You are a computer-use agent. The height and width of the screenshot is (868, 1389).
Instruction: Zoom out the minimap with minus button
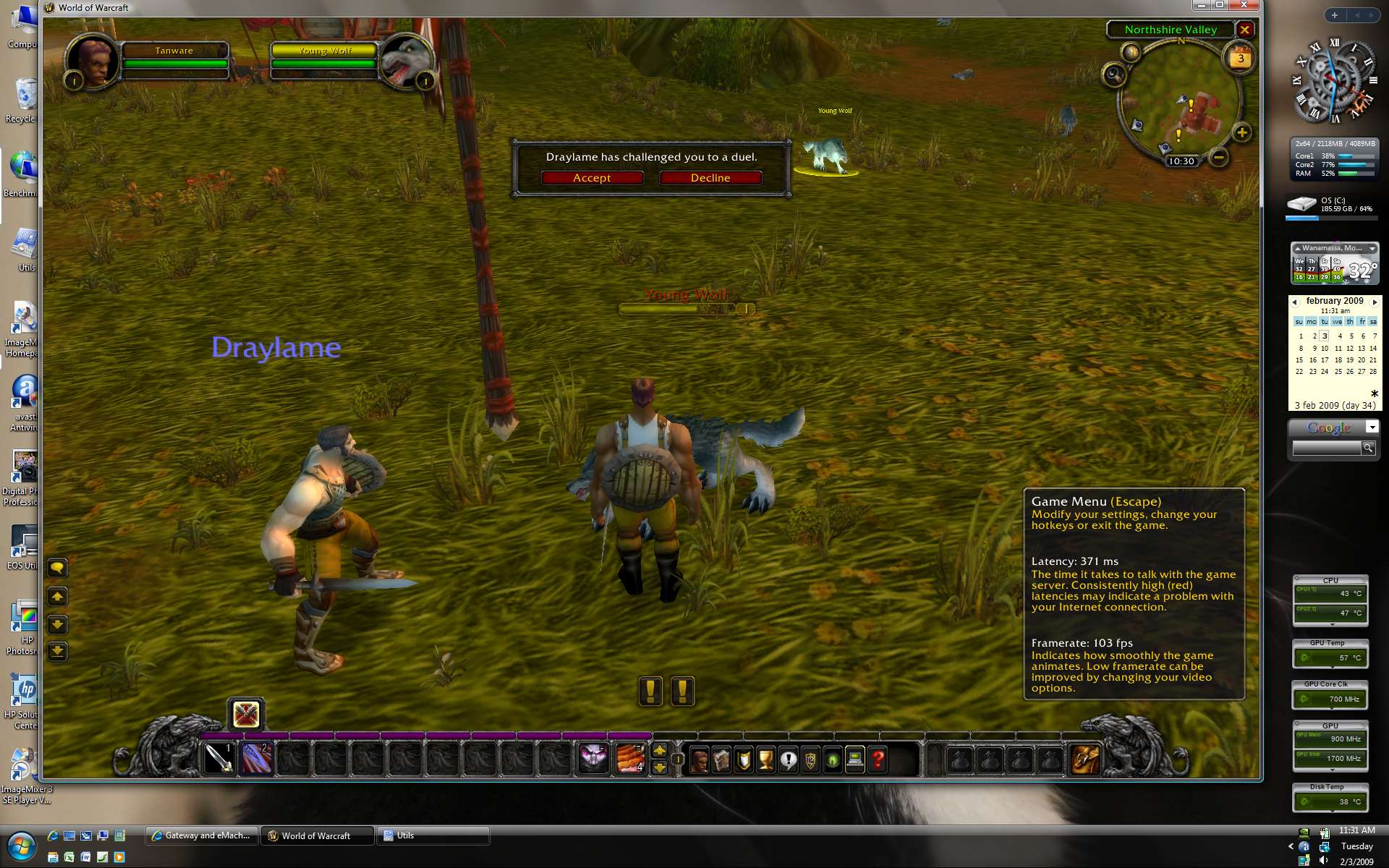click(x=1219, y=157)
